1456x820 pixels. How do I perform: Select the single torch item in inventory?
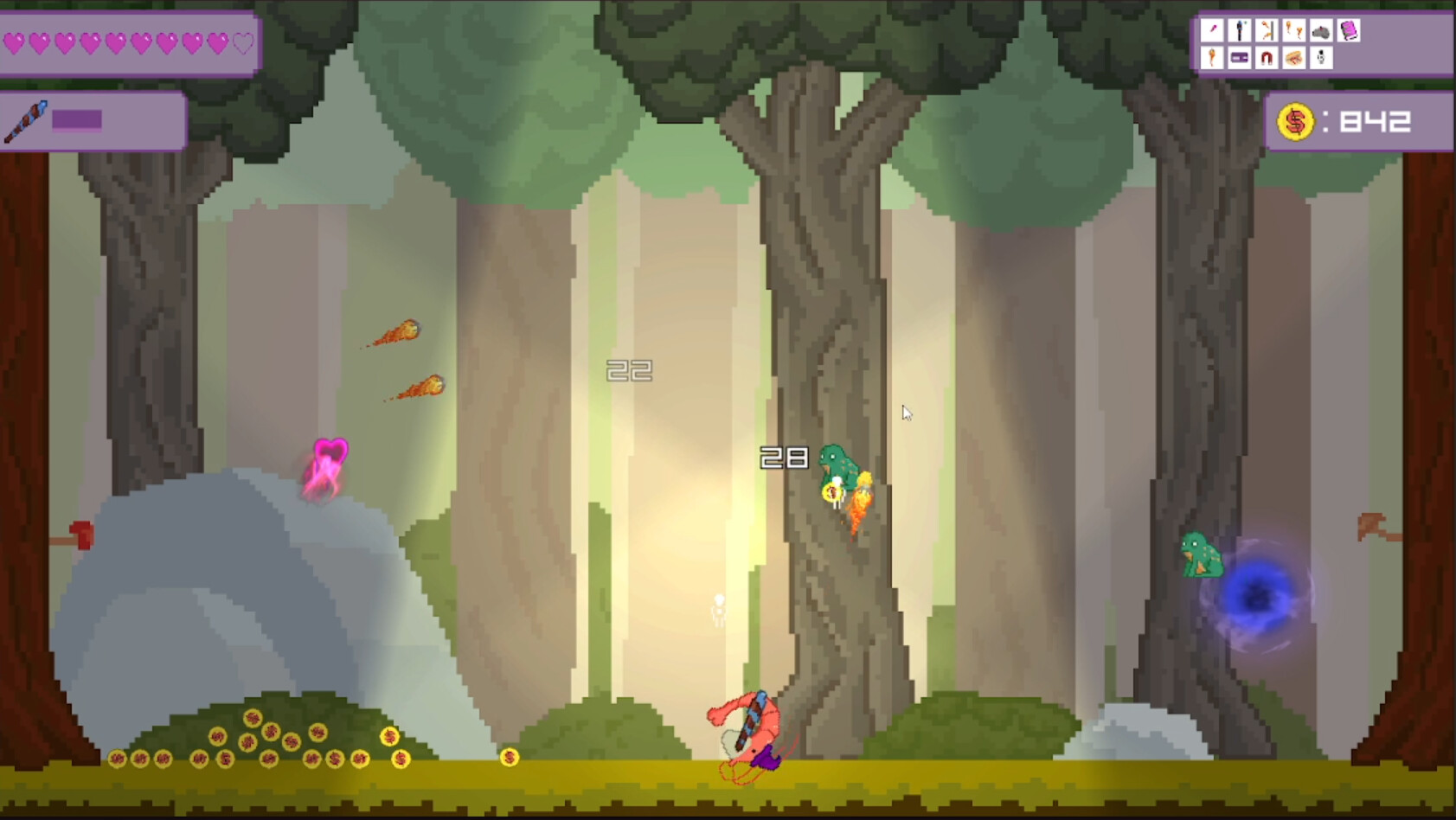[1211, 60]
